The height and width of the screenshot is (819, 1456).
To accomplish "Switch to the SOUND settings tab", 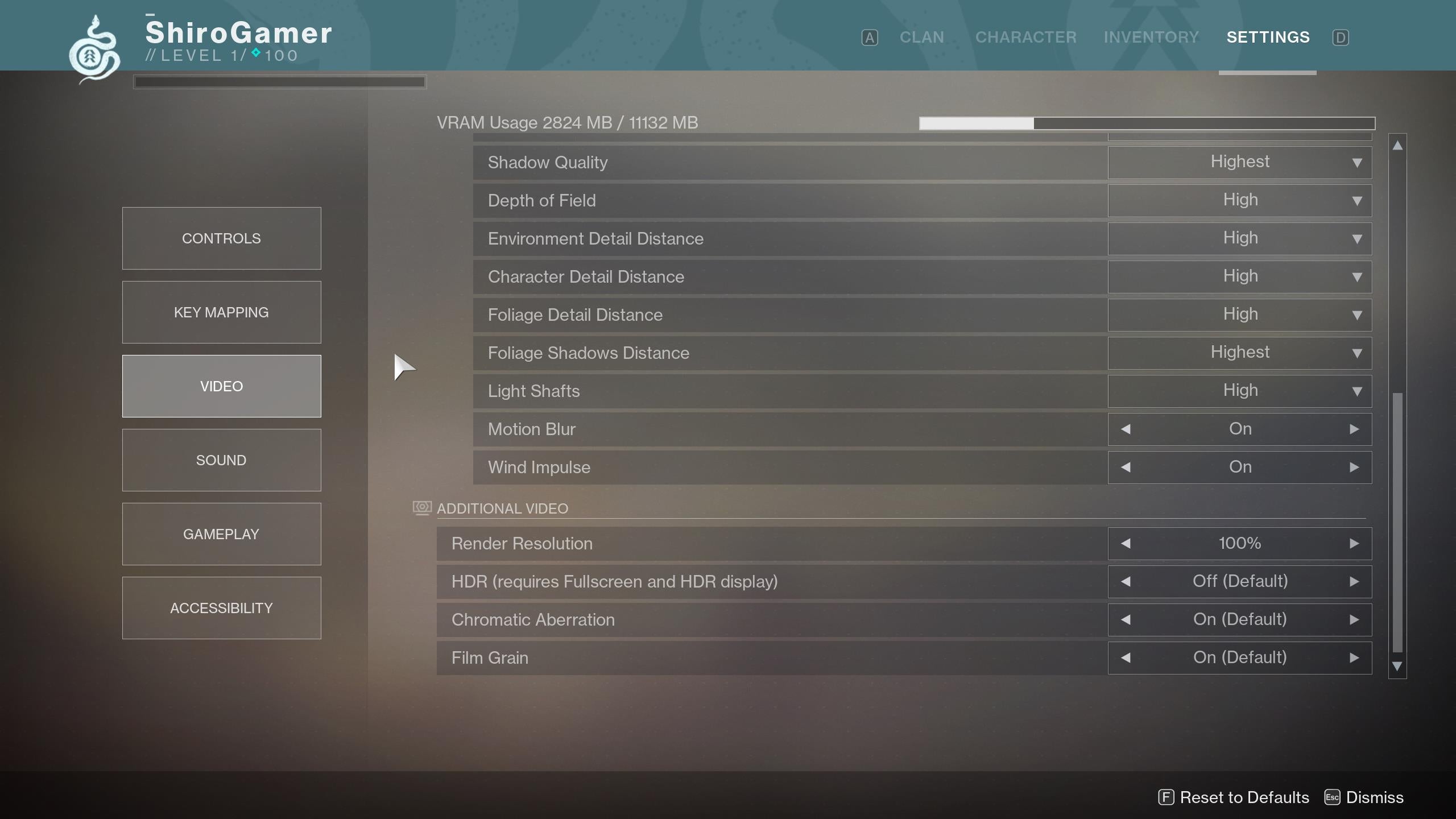I will pyautogui.click(x=221, y=460).
